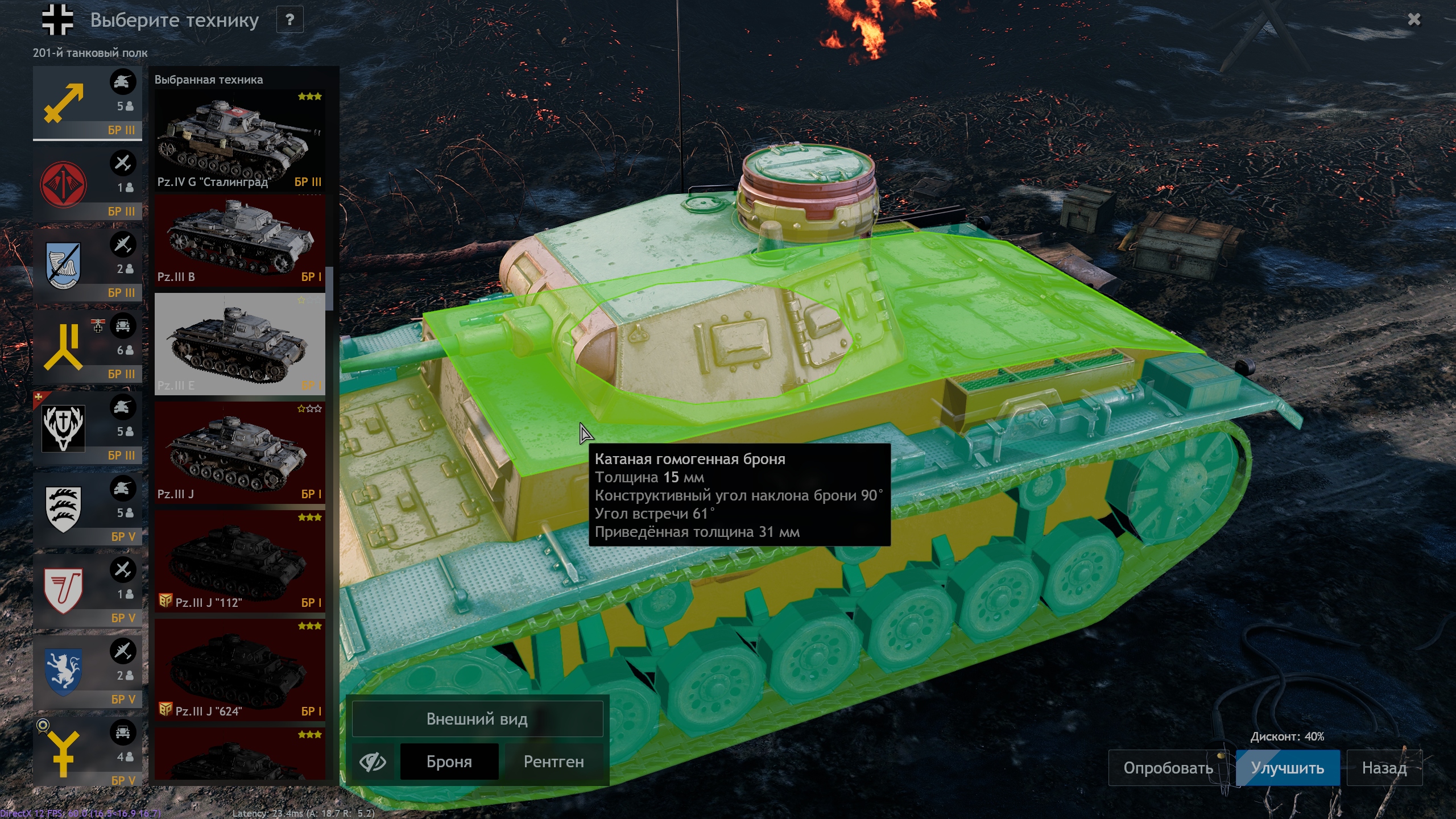The width and height of the screenshot is (1456, 819).
Task: Toggle the crossed-eye visibility button
Action: click(x=373, y=762)
